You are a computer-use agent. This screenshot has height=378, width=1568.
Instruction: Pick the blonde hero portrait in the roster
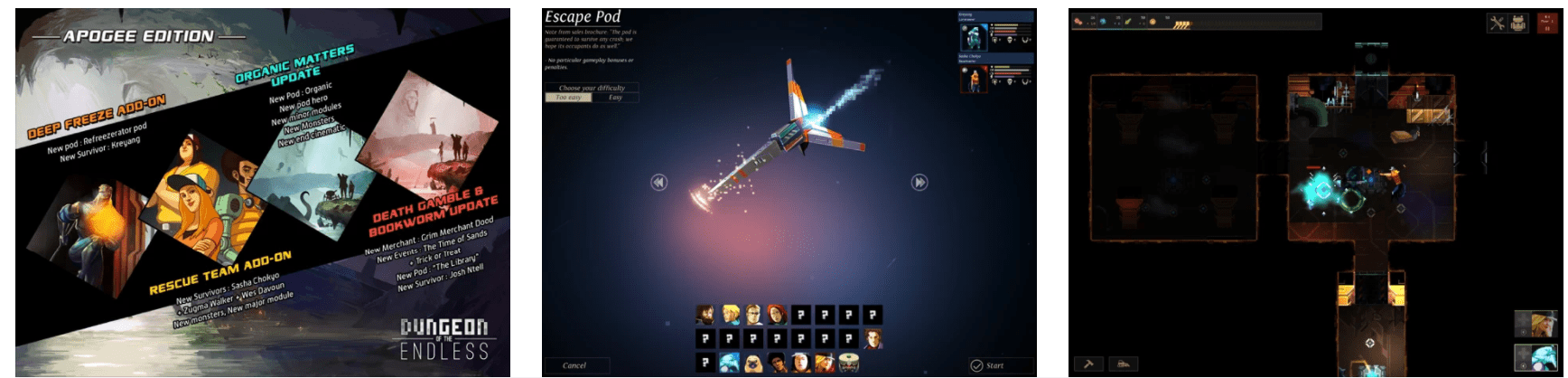pyautogui.click(x=730, y=315)
